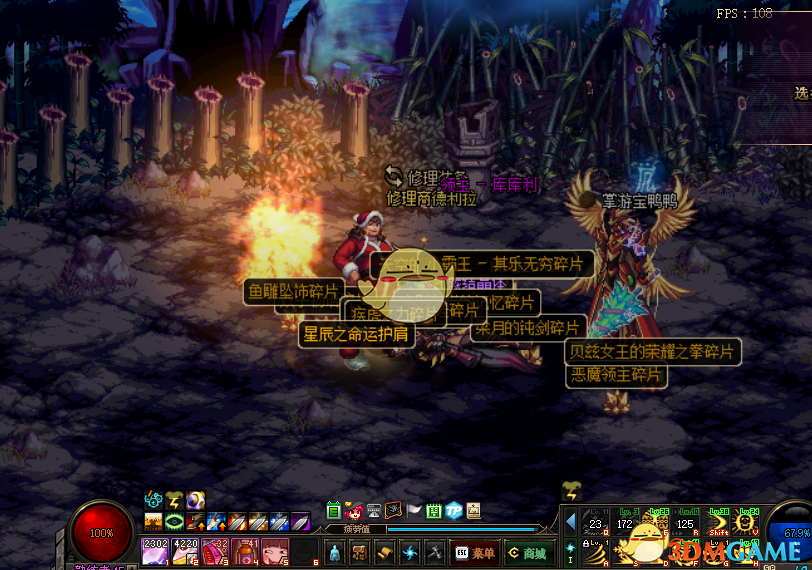Activate the Shift crescent slash skill
This screenshot has width=812, height=570.
click(x=717, y=522)
